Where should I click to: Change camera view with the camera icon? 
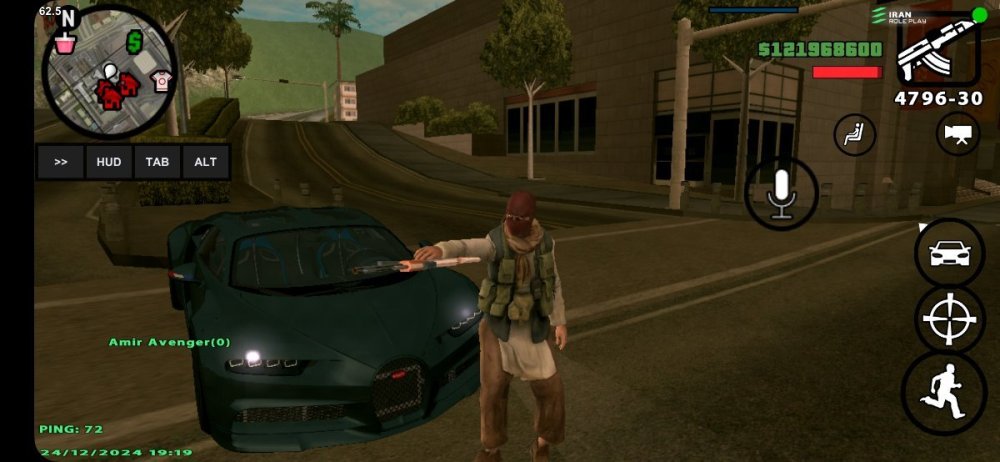point(957,135)
